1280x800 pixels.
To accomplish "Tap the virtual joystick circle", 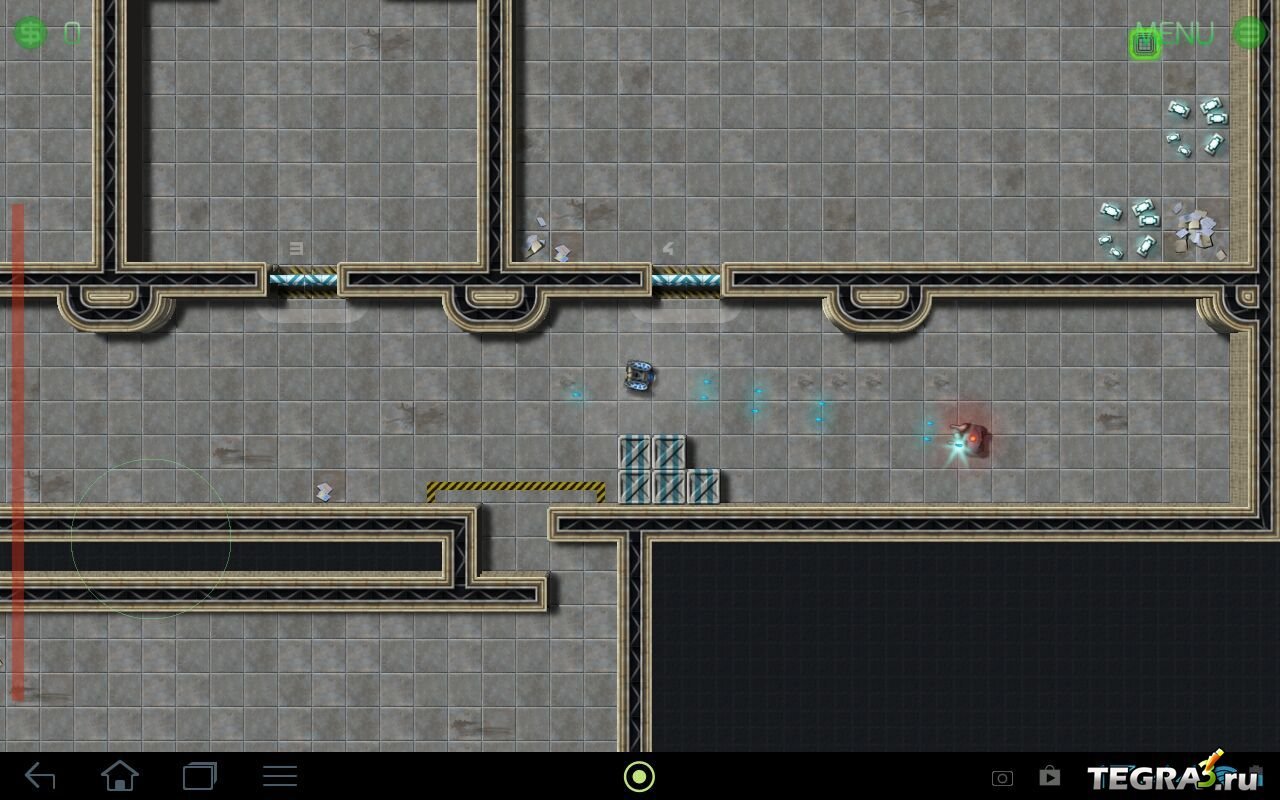I will tap(151, 539).
